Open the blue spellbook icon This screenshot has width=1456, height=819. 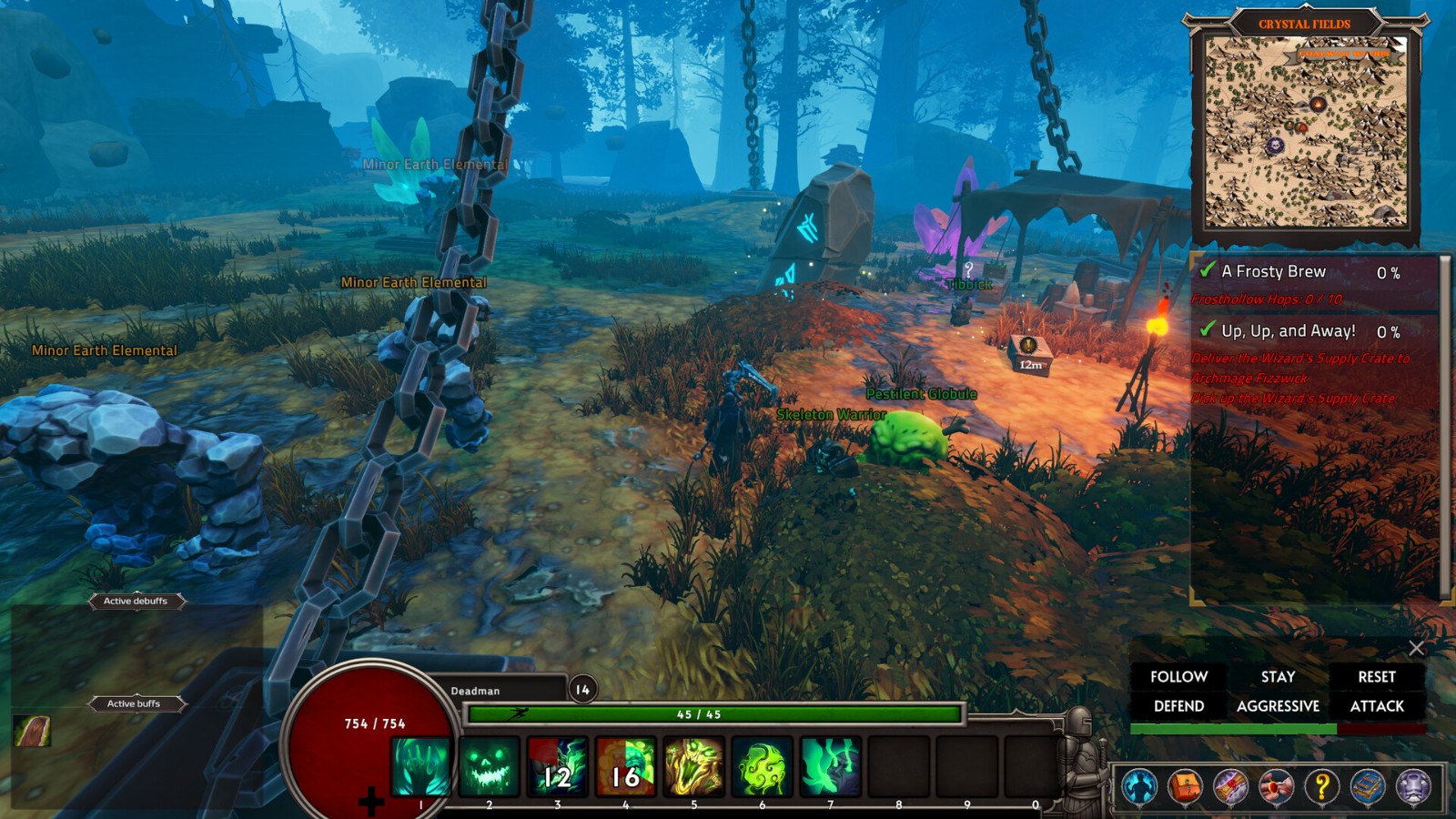pyautogui.click(x=1367, y=786)
